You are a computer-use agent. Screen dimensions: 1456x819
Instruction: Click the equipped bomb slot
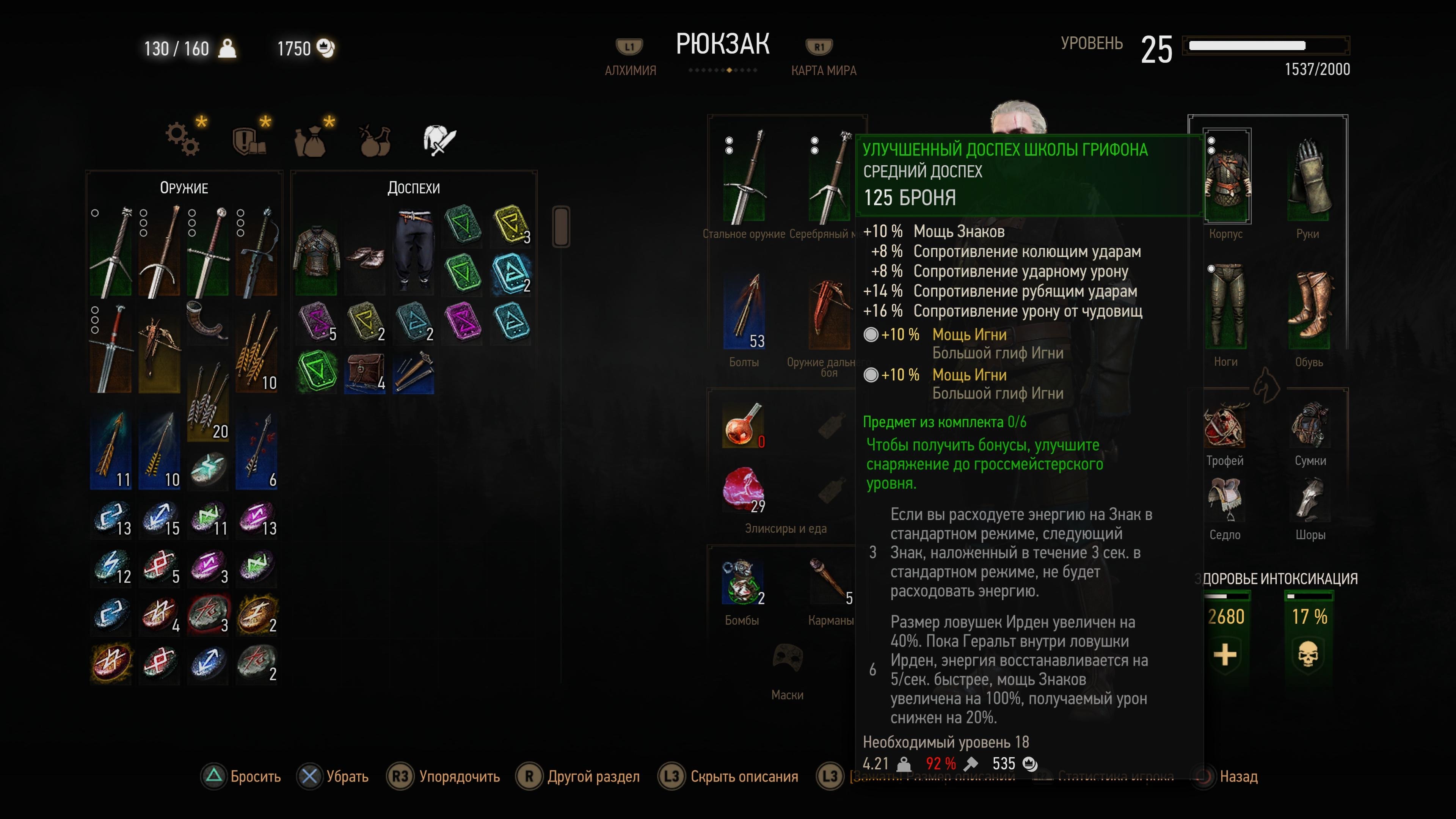click(x=742, y=581)
